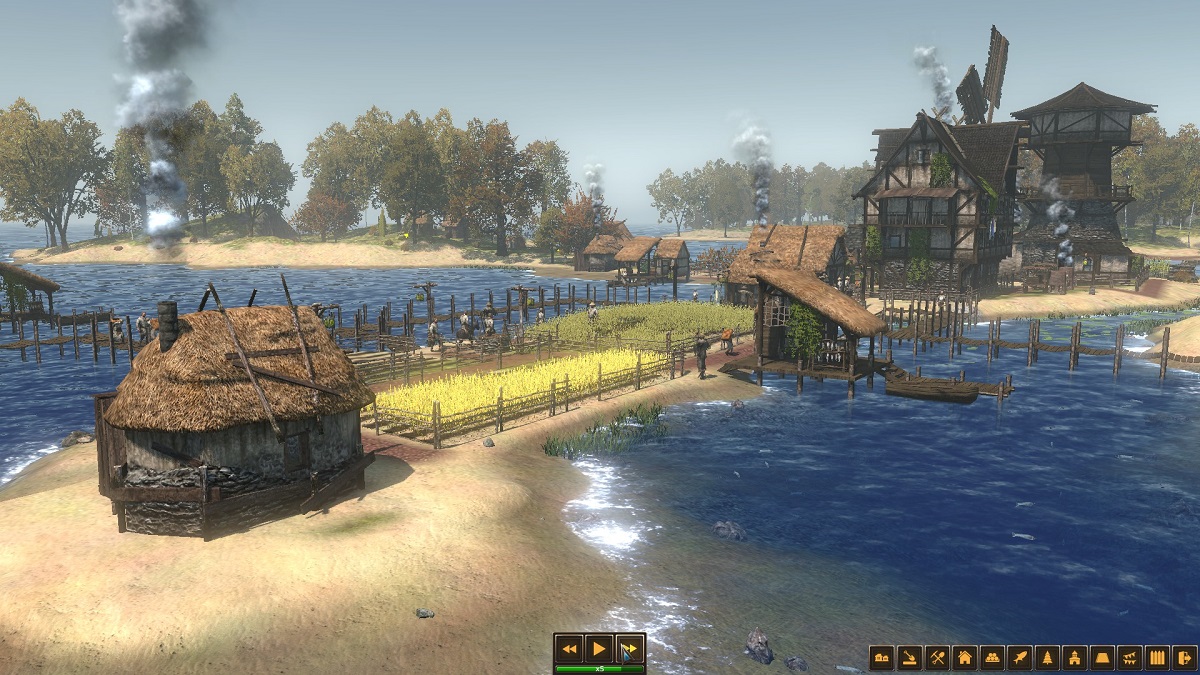Click the exit door icon
The width and height of the screenshot is (1200, 675).
tap(1184, 657)
